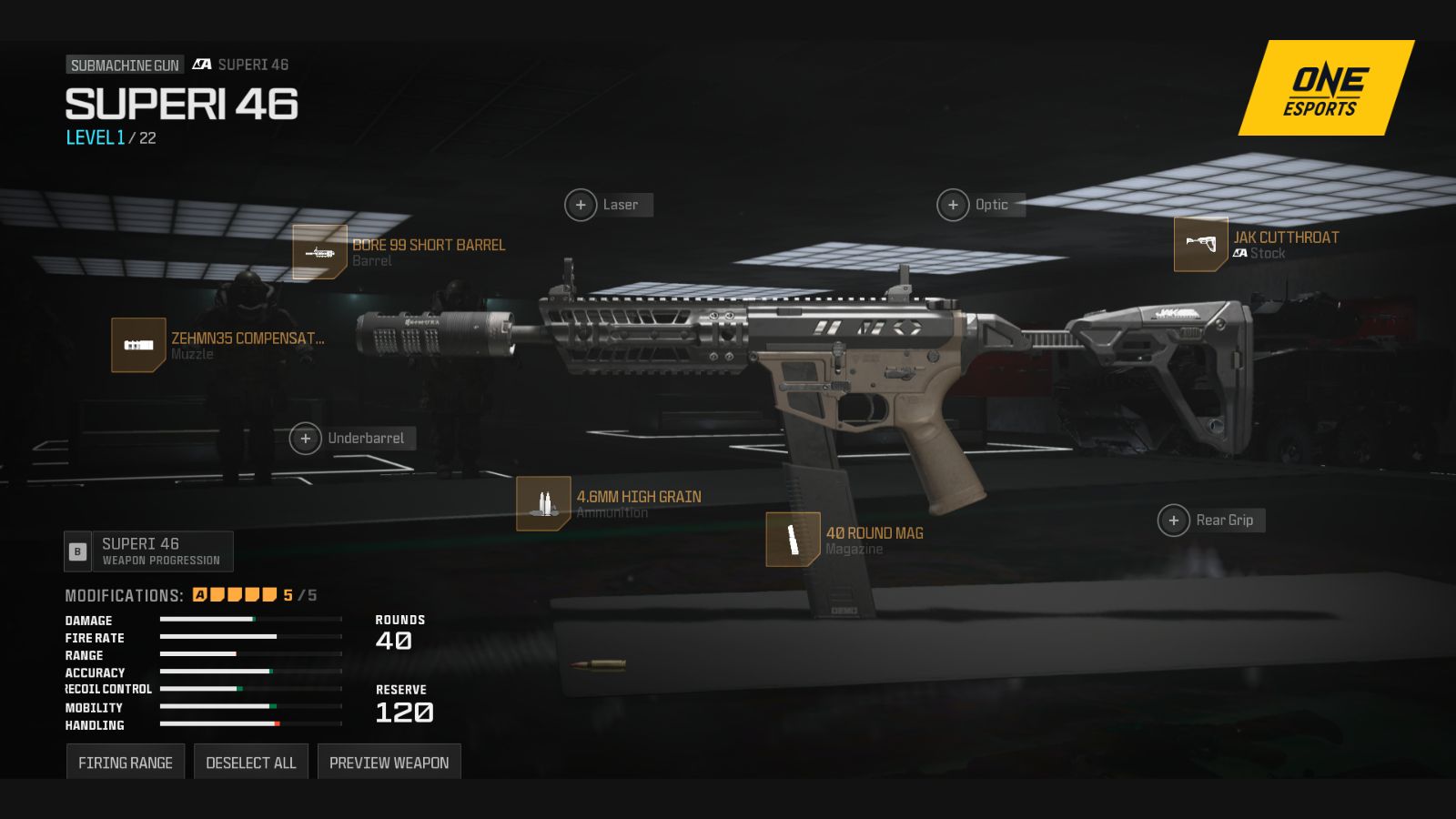Add a Laser attachment
The width and height of the screenshot is (1456, 819).
pos(581,205)
